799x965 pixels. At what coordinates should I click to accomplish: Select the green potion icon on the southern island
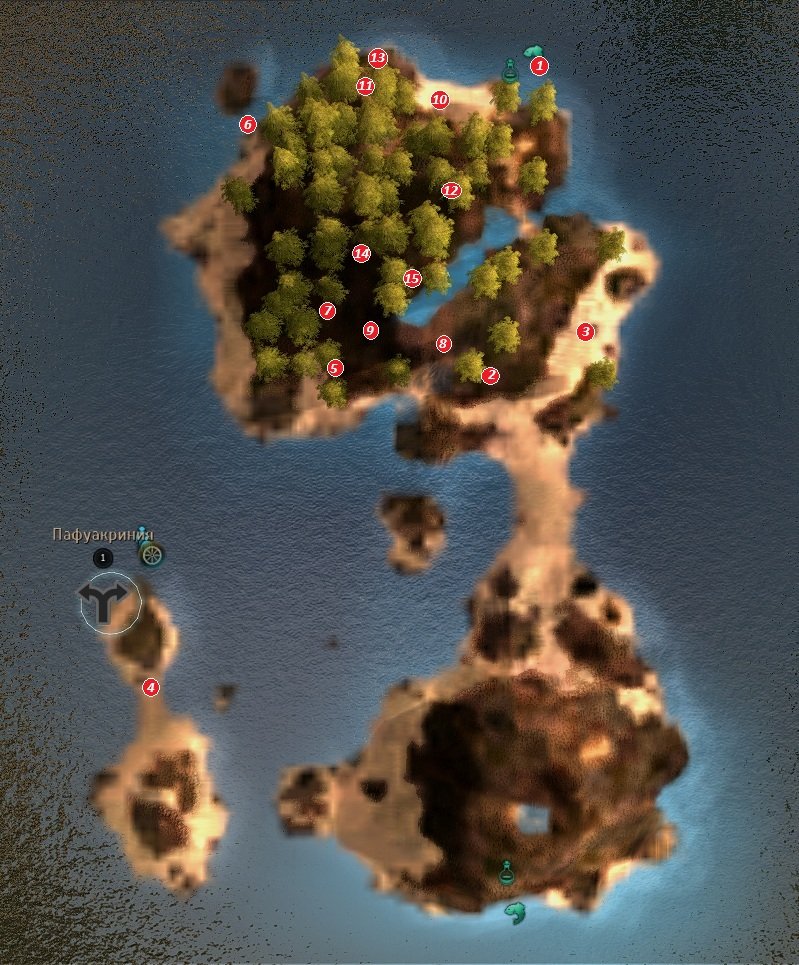506,871
